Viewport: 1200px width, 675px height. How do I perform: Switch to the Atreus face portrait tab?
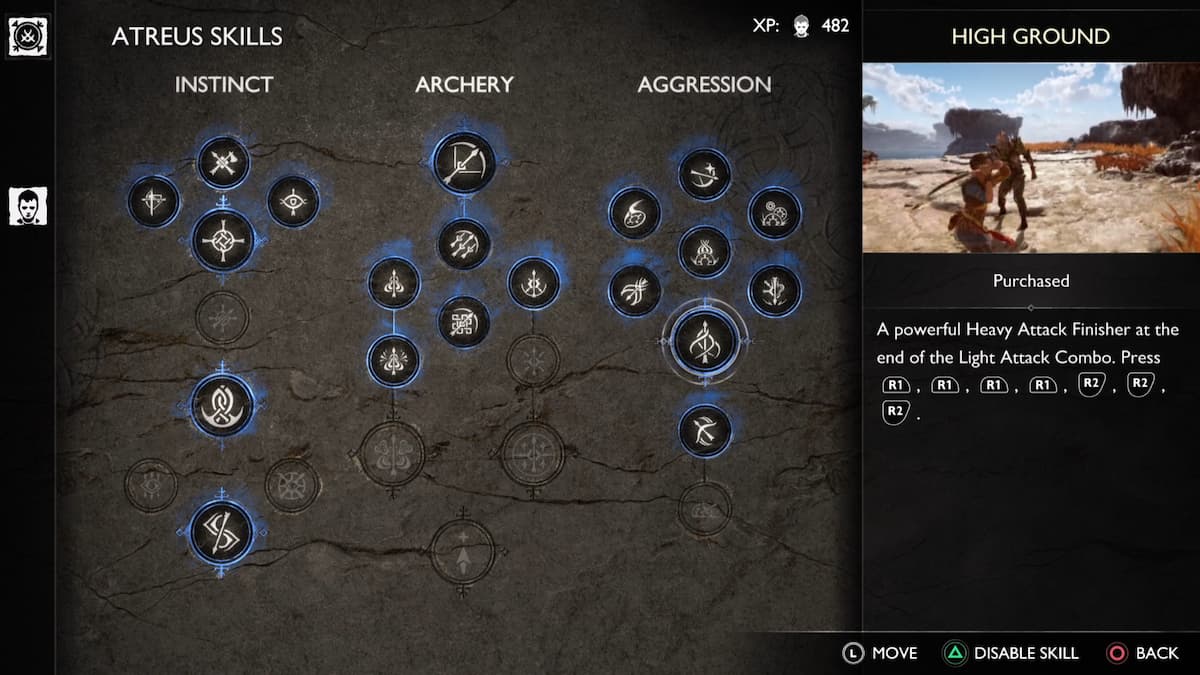point(27,206)
